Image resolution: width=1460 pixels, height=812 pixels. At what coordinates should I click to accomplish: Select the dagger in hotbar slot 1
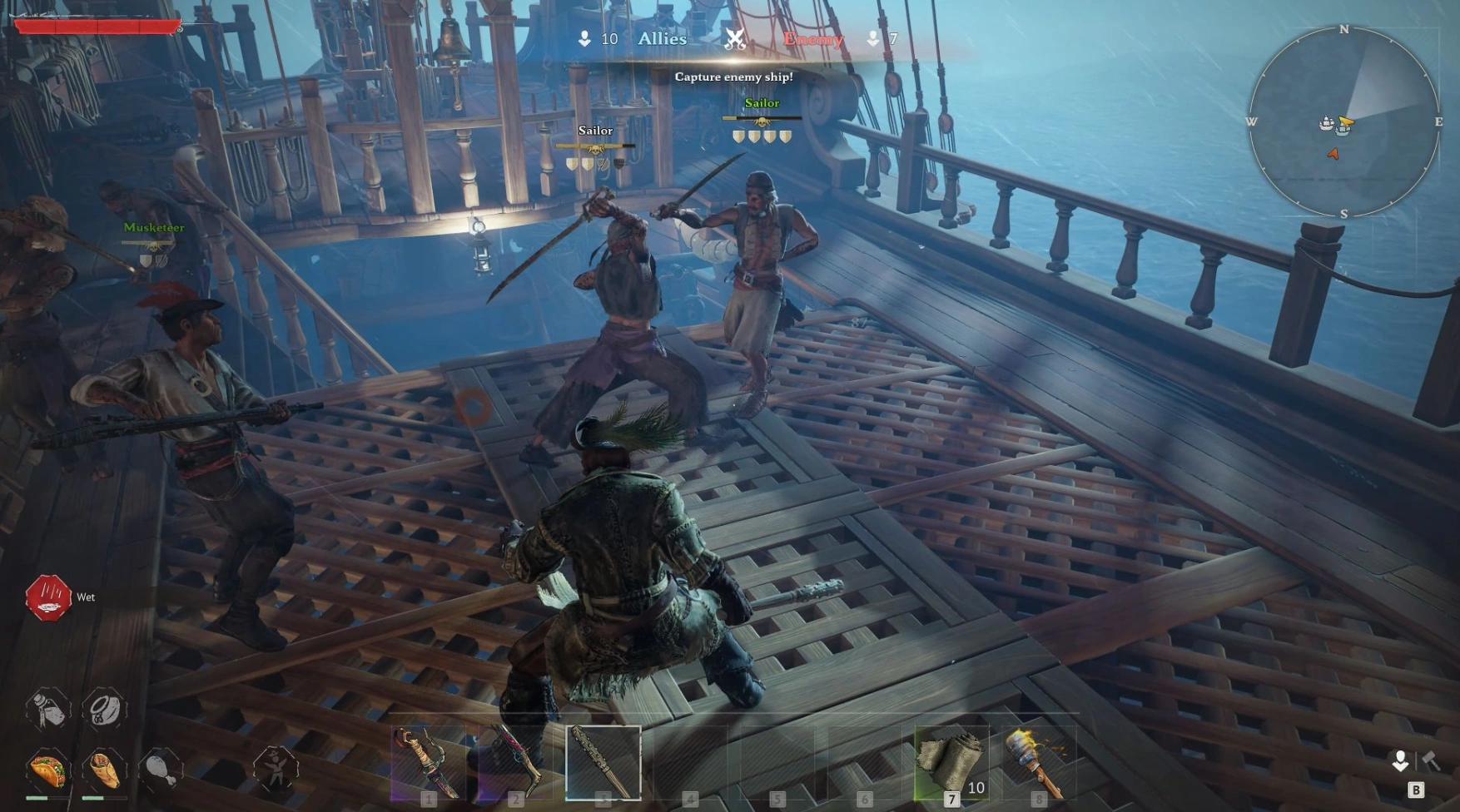pos(429,763)
